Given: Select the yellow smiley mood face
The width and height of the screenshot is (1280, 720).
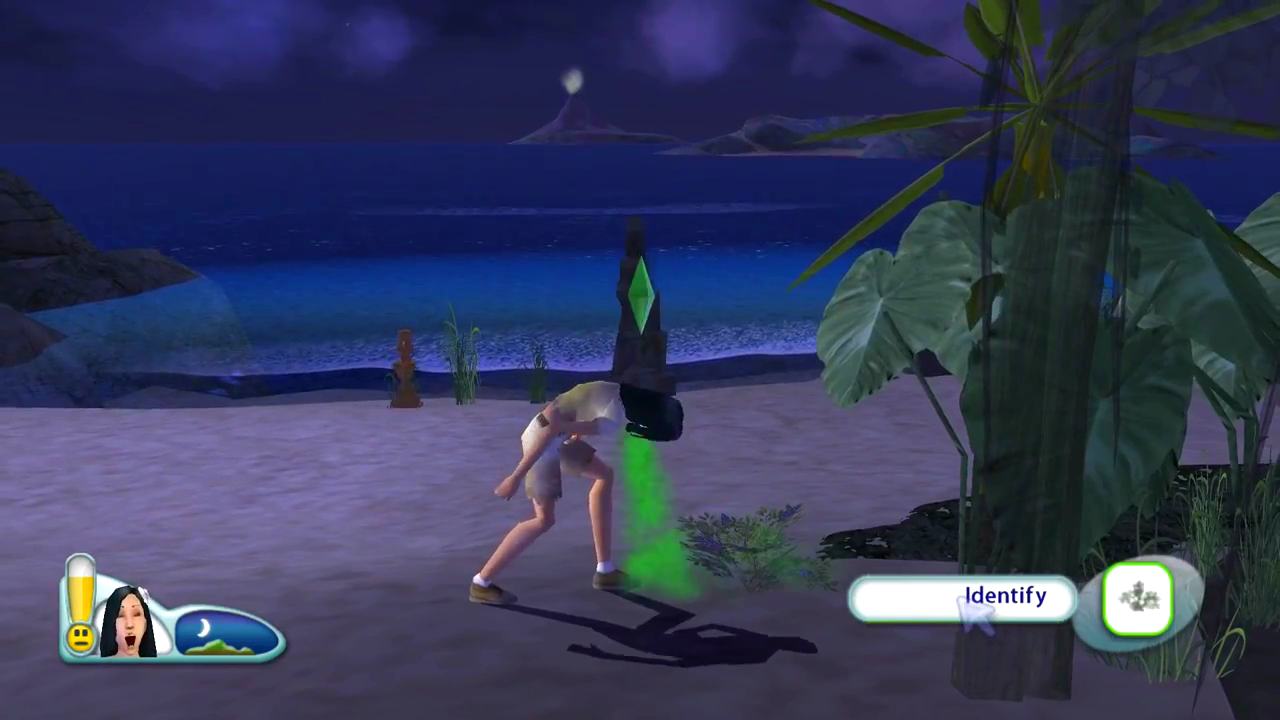Looking at the screenshot, I should [x=80, y=636].
